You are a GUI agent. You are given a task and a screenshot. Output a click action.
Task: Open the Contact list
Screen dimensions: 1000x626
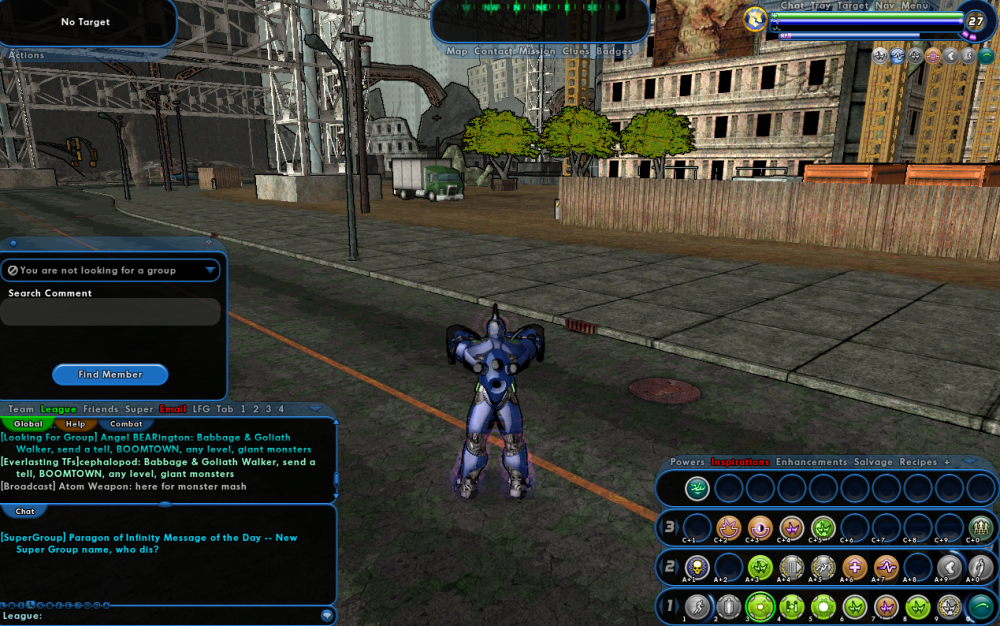[x=494, y=51]
